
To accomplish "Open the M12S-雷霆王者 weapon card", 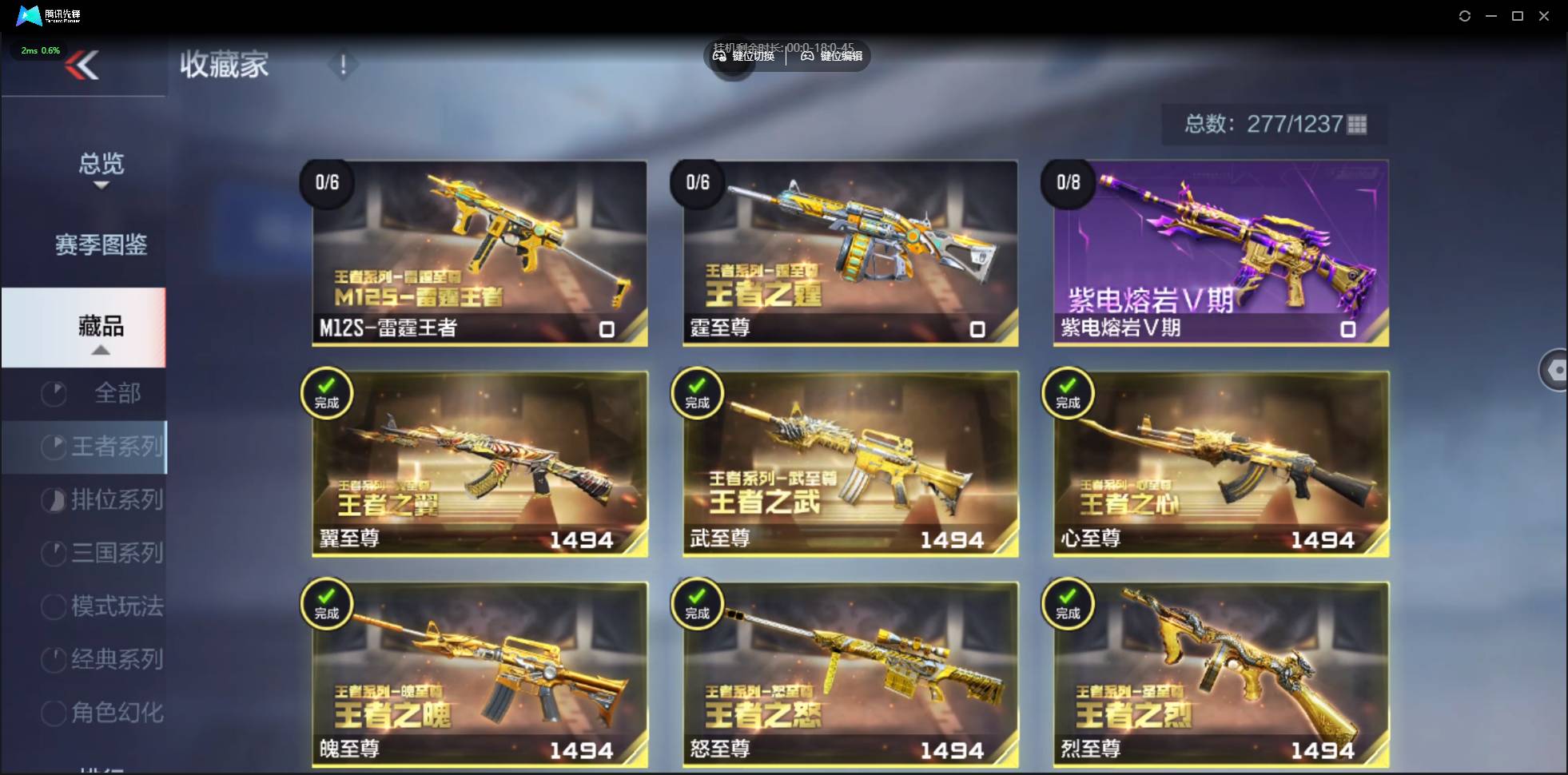I will tap(478, 254).
